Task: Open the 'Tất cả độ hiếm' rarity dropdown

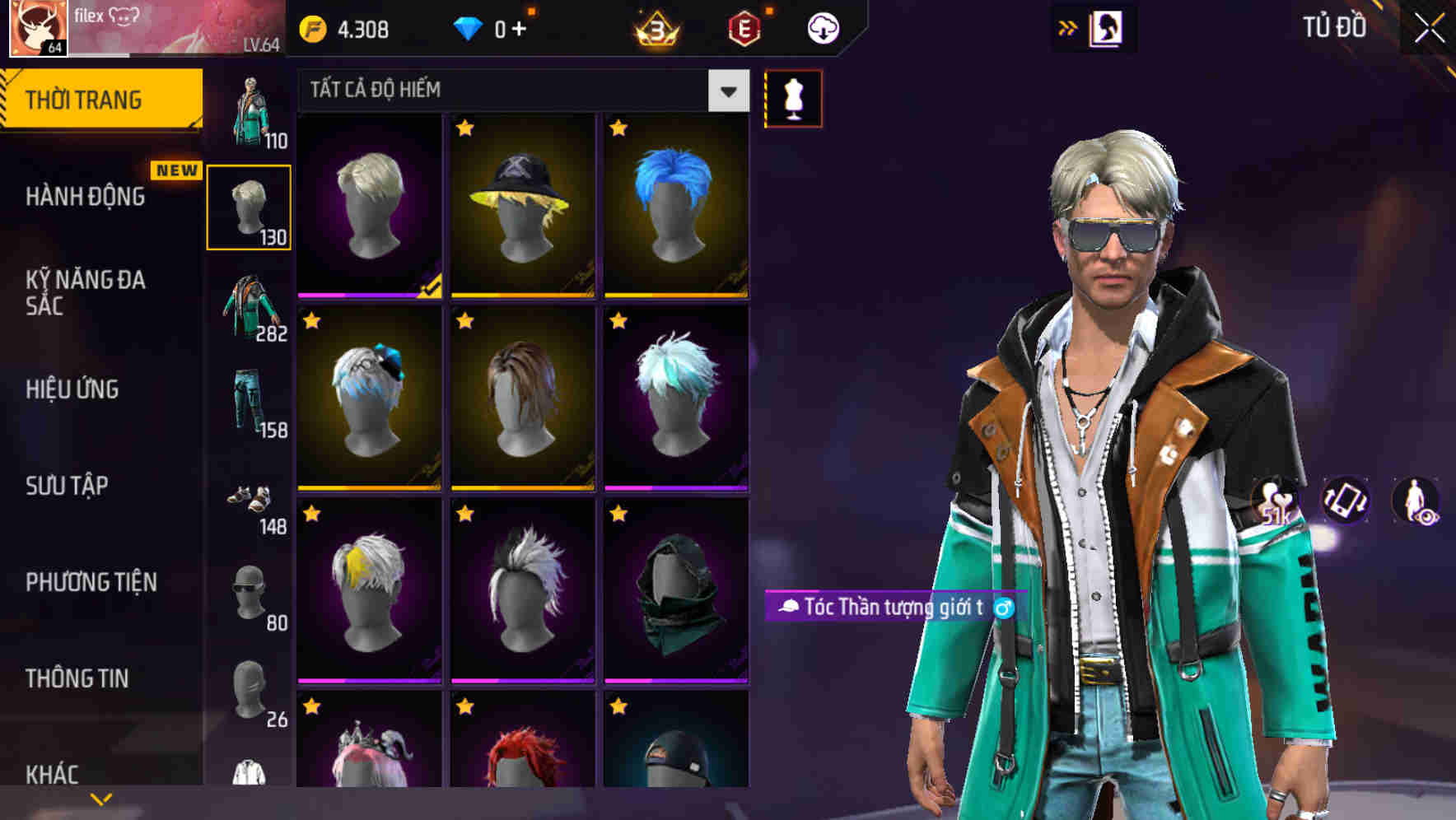Action: 511,91
